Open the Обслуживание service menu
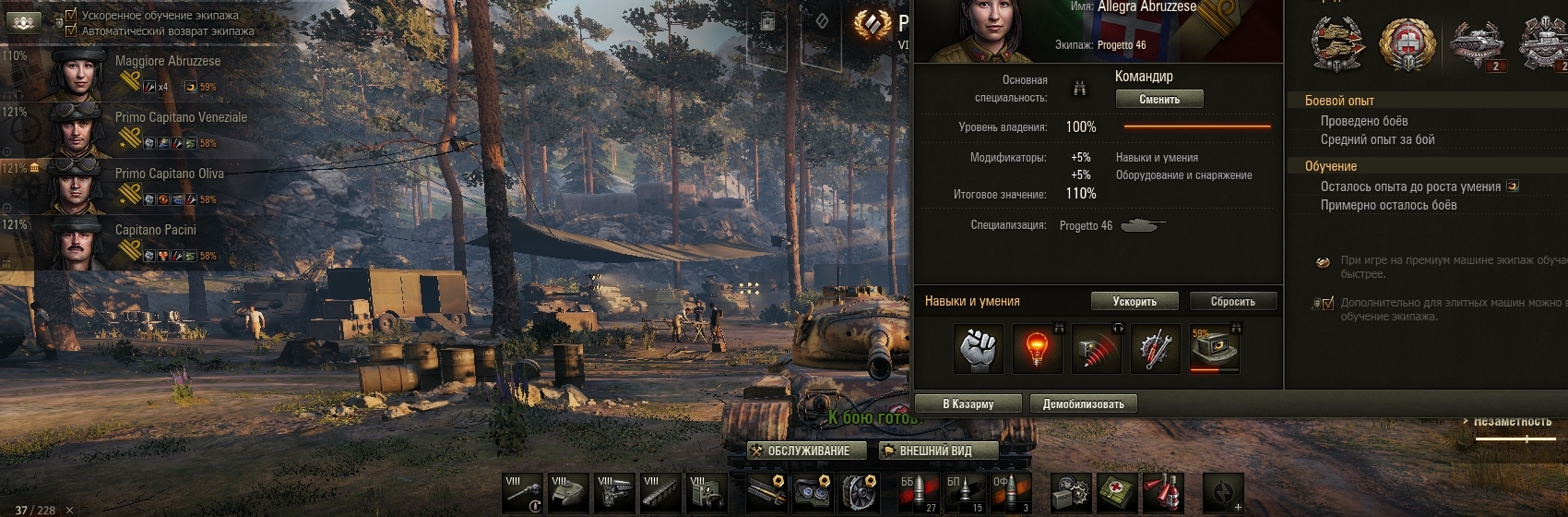This screenshot has width=1568, height=517. (x=807, y=451)
